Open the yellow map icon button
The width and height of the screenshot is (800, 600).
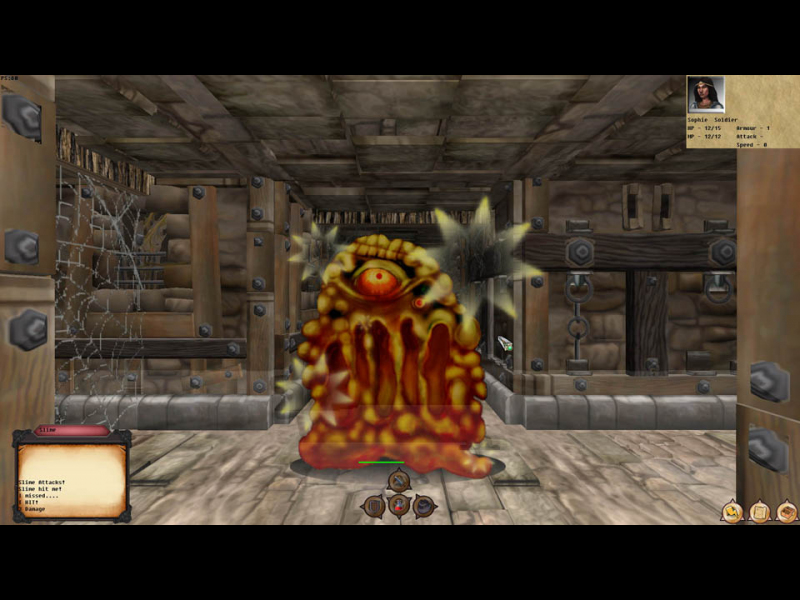tap(732, 513)
